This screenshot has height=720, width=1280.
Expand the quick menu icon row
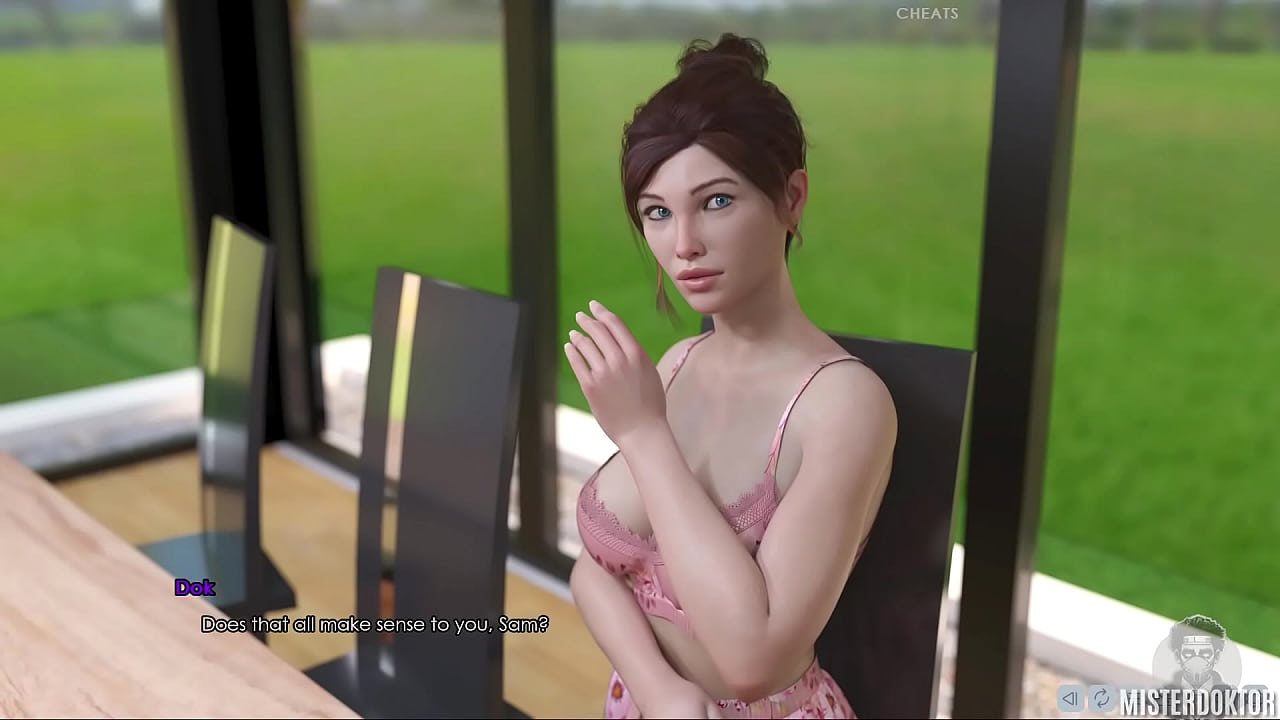point(1086,698)
